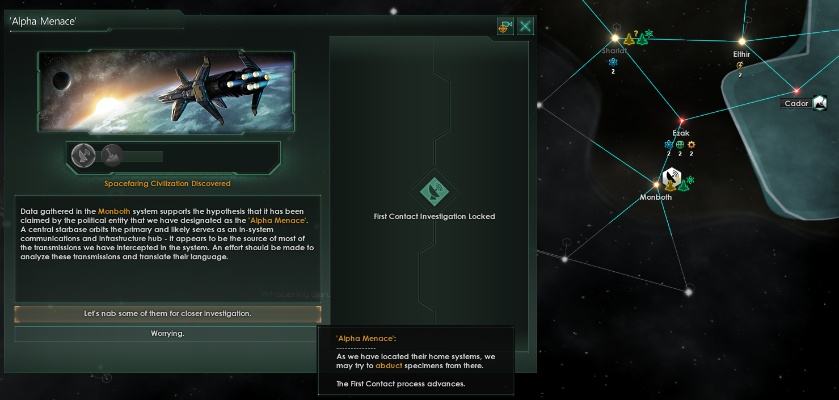Image resolution: width=839 pixels, height=400 pixels.
Task: Select the Monboth system on the map
Action: click(655, 197)
